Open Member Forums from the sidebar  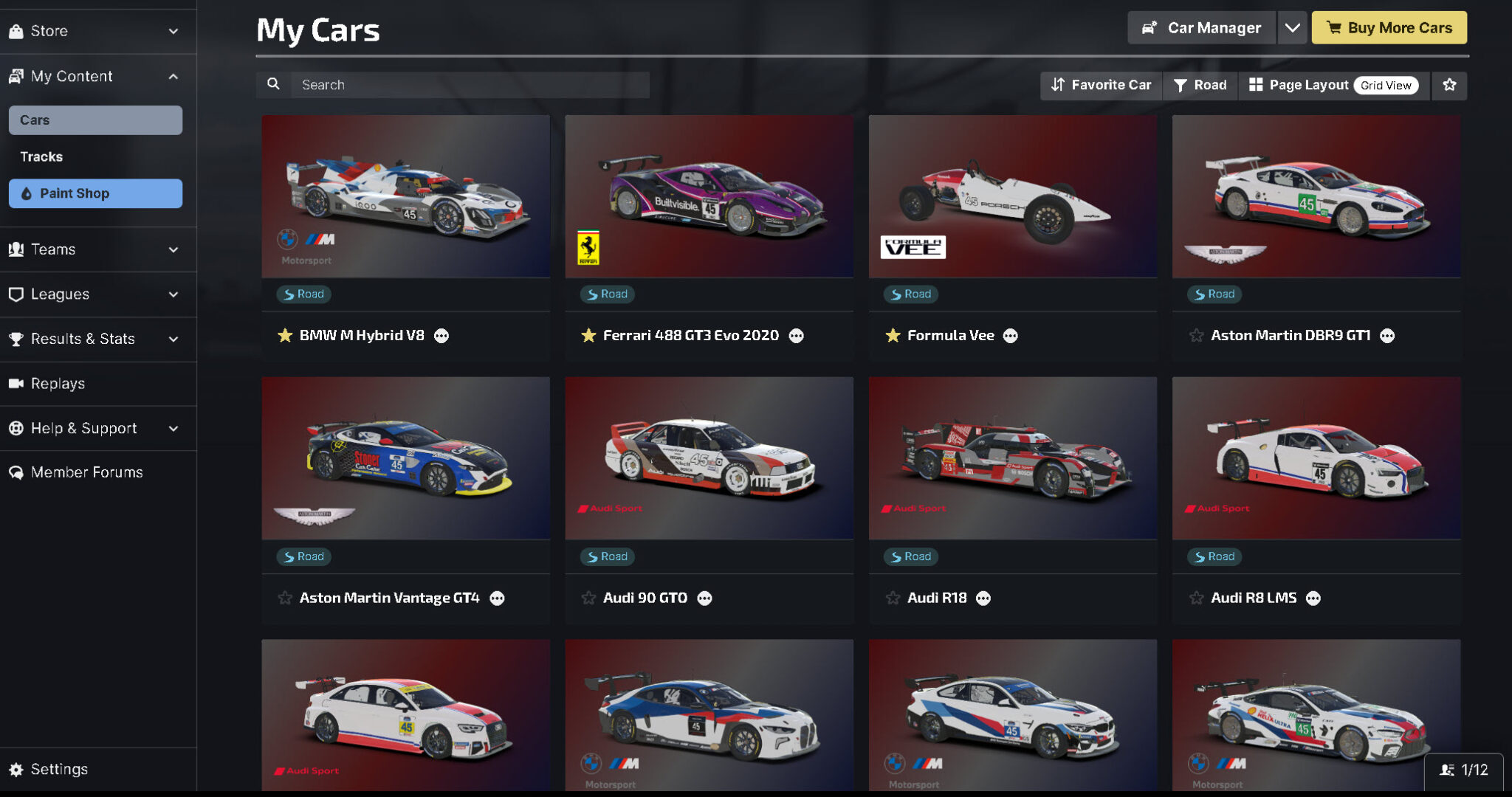(x=86, y=472)
